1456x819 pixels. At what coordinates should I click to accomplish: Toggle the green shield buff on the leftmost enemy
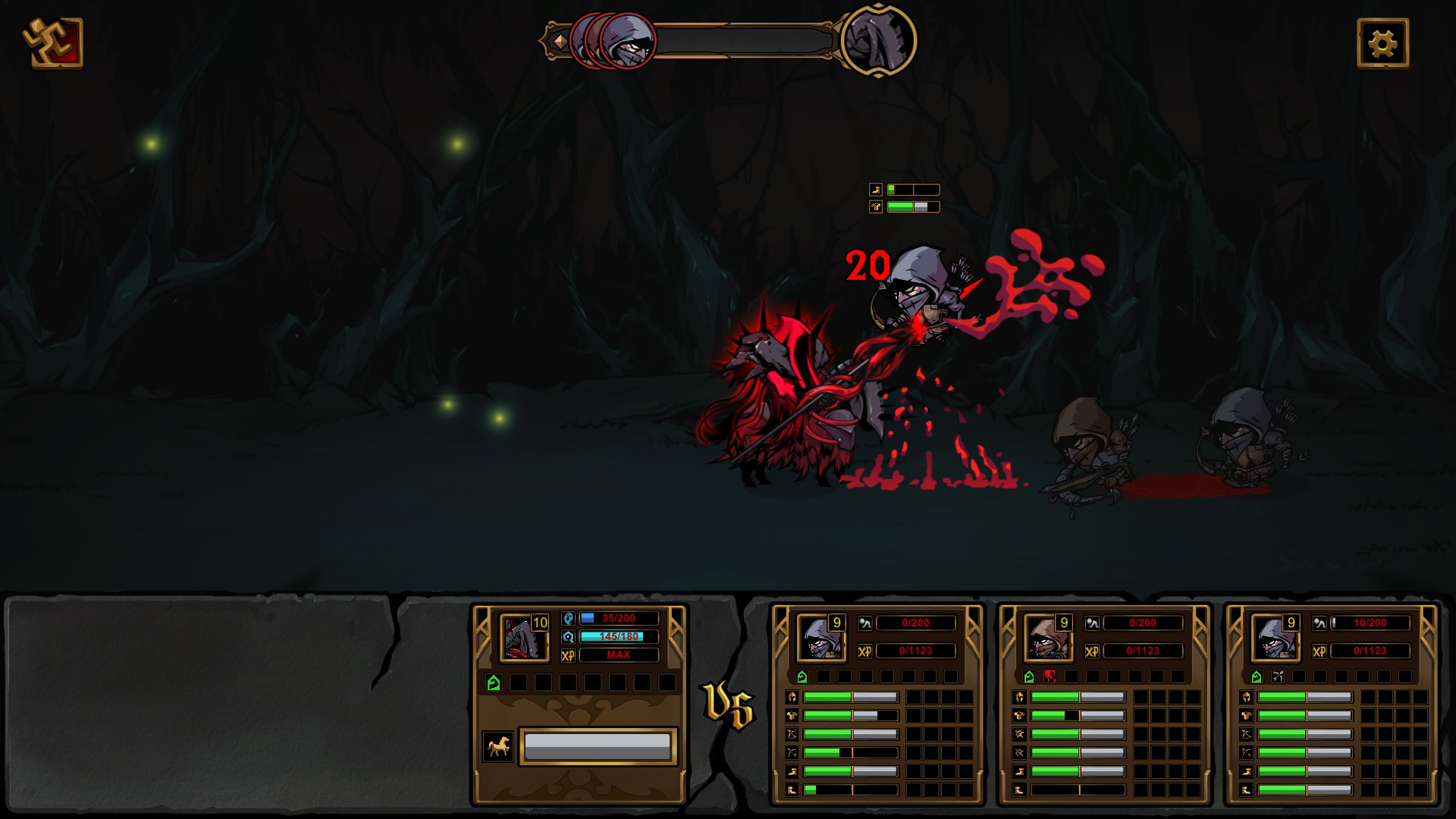(802, 676)
